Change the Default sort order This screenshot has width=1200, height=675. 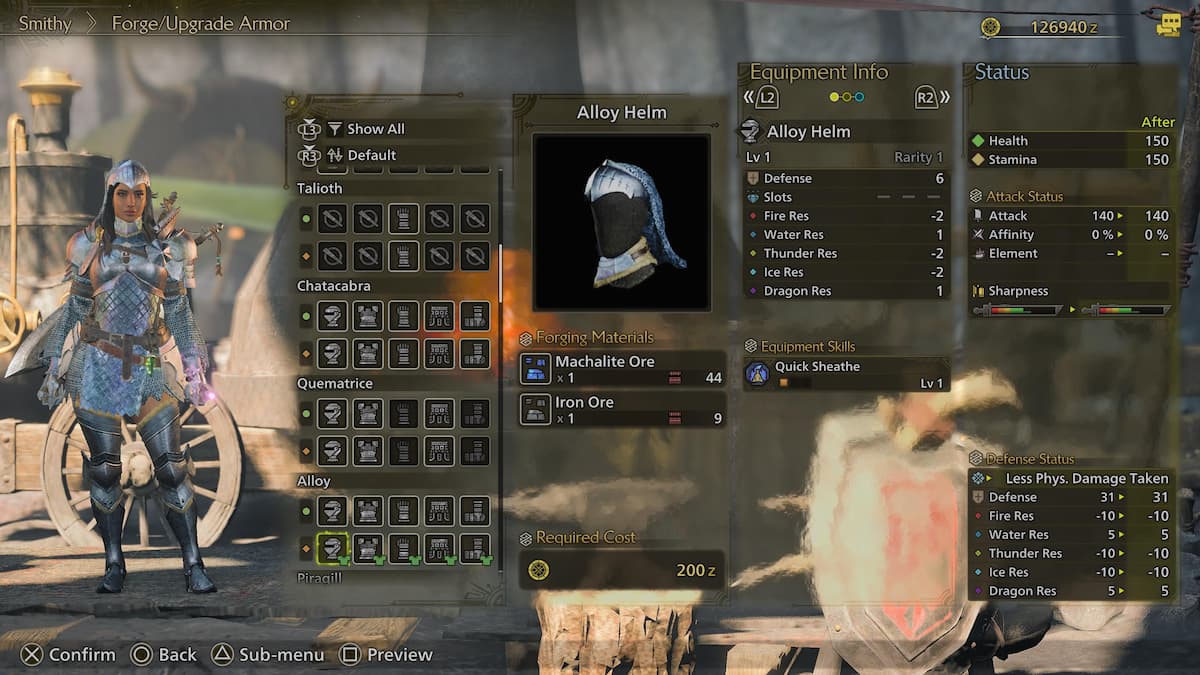pos(371,155)
